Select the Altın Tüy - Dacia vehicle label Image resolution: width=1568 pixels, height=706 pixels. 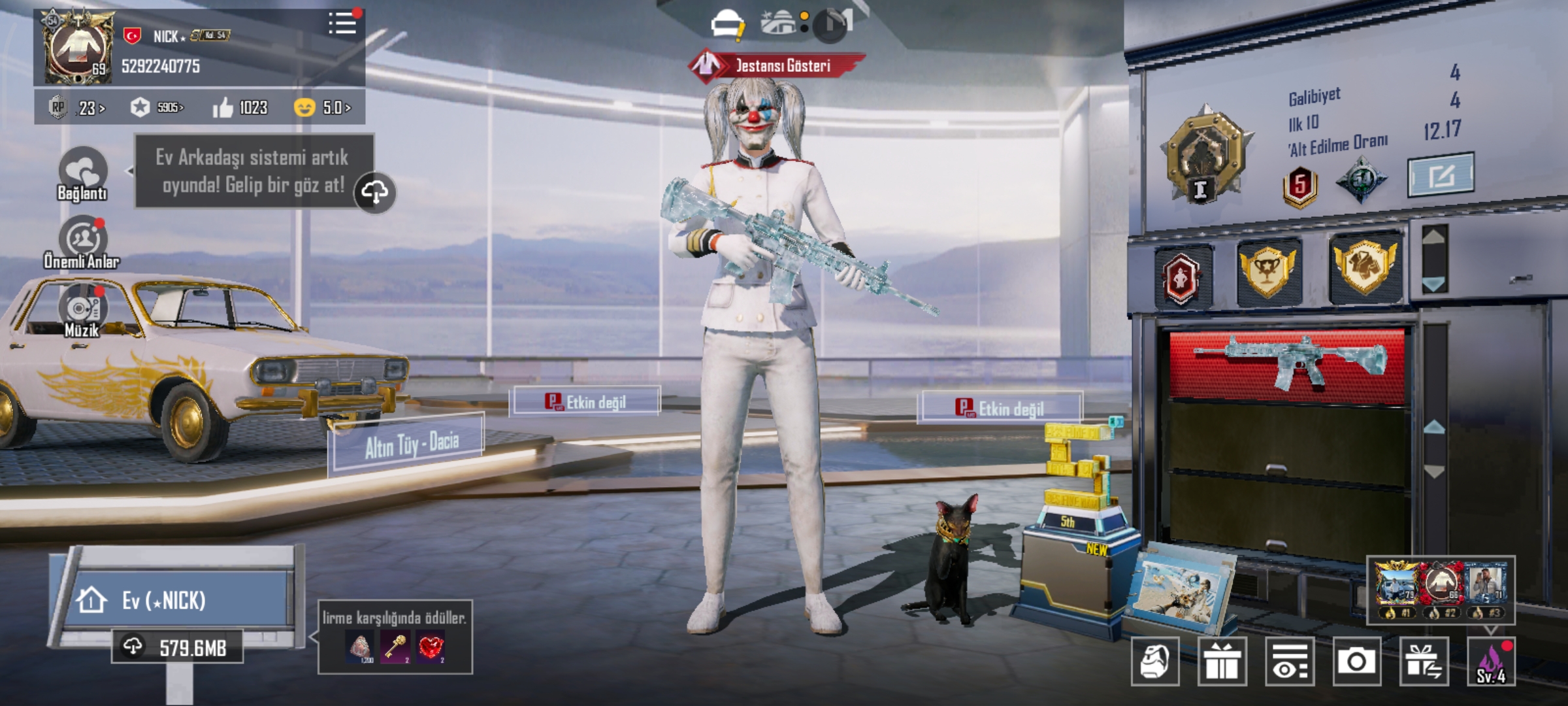(410, 445)
